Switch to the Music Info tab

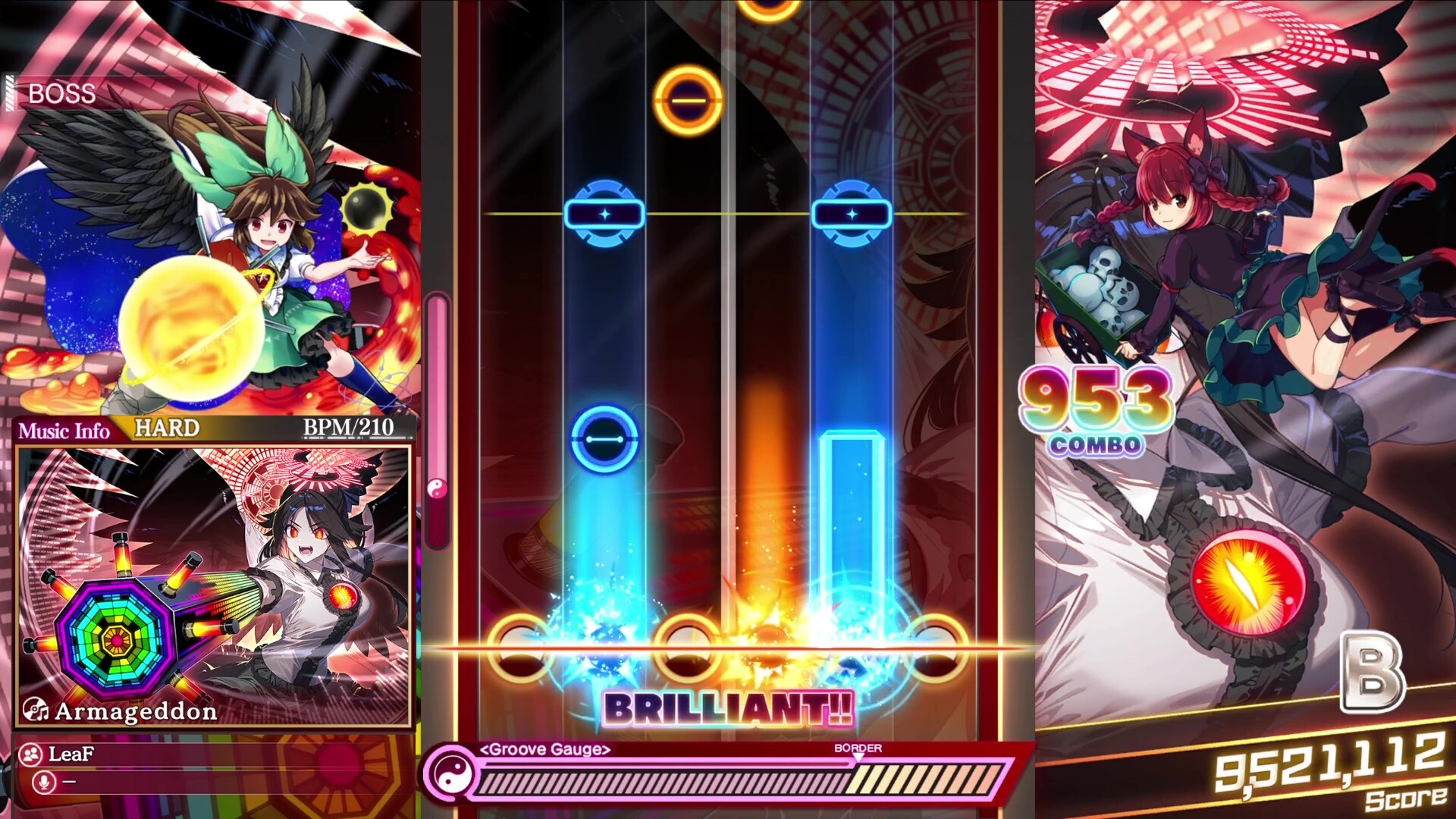(x=64, y=430)
